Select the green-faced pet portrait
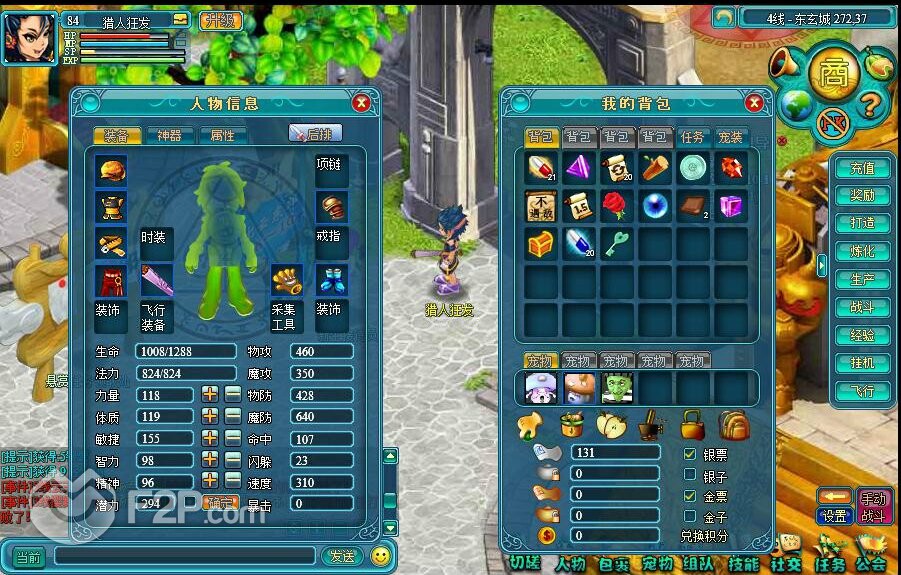This screenshot has width=901, height=575. 616,388
